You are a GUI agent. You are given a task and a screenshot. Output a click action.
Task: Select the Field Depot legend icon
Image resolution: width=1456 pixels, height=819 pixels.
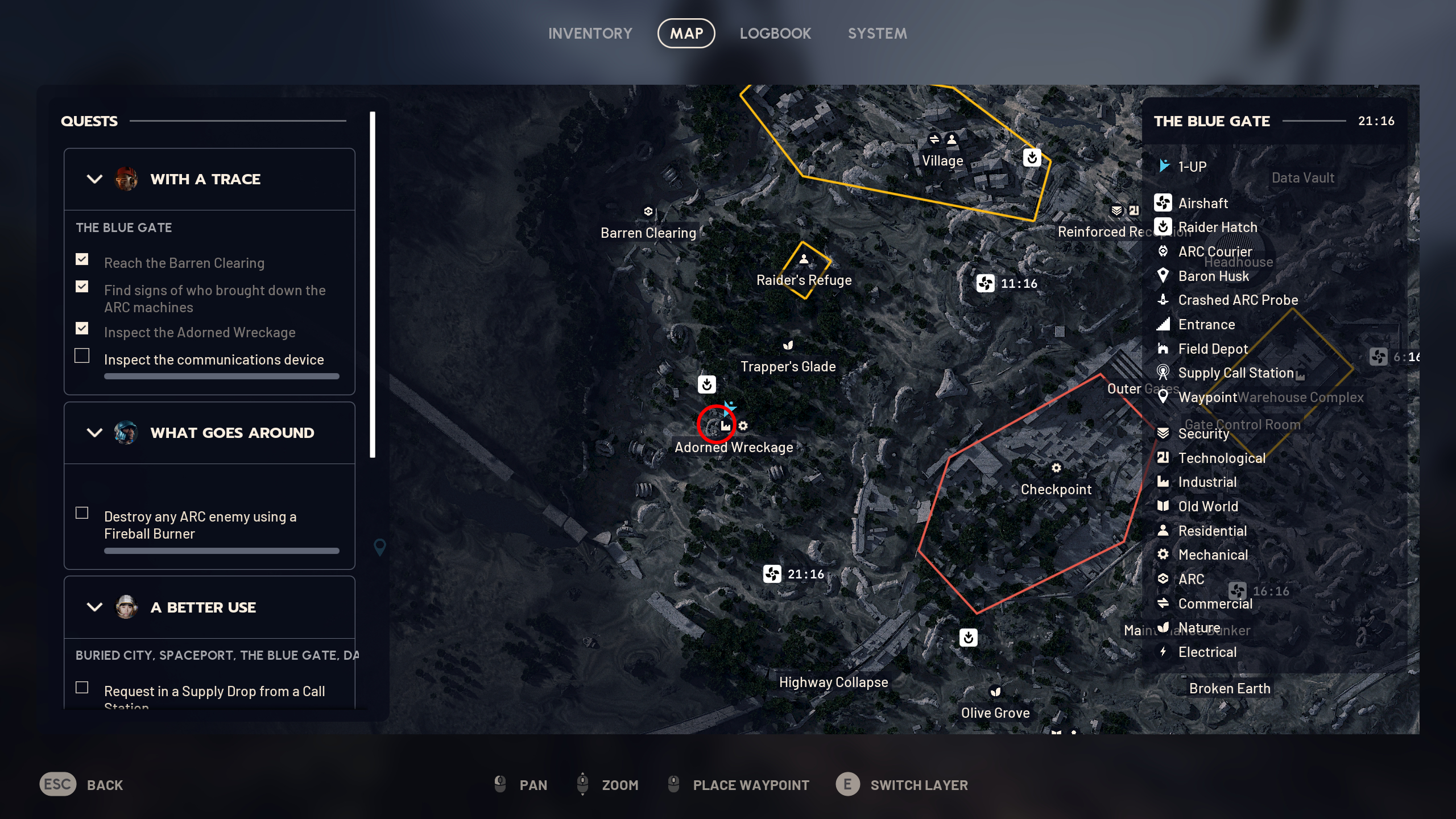(x=1164, y=349)
